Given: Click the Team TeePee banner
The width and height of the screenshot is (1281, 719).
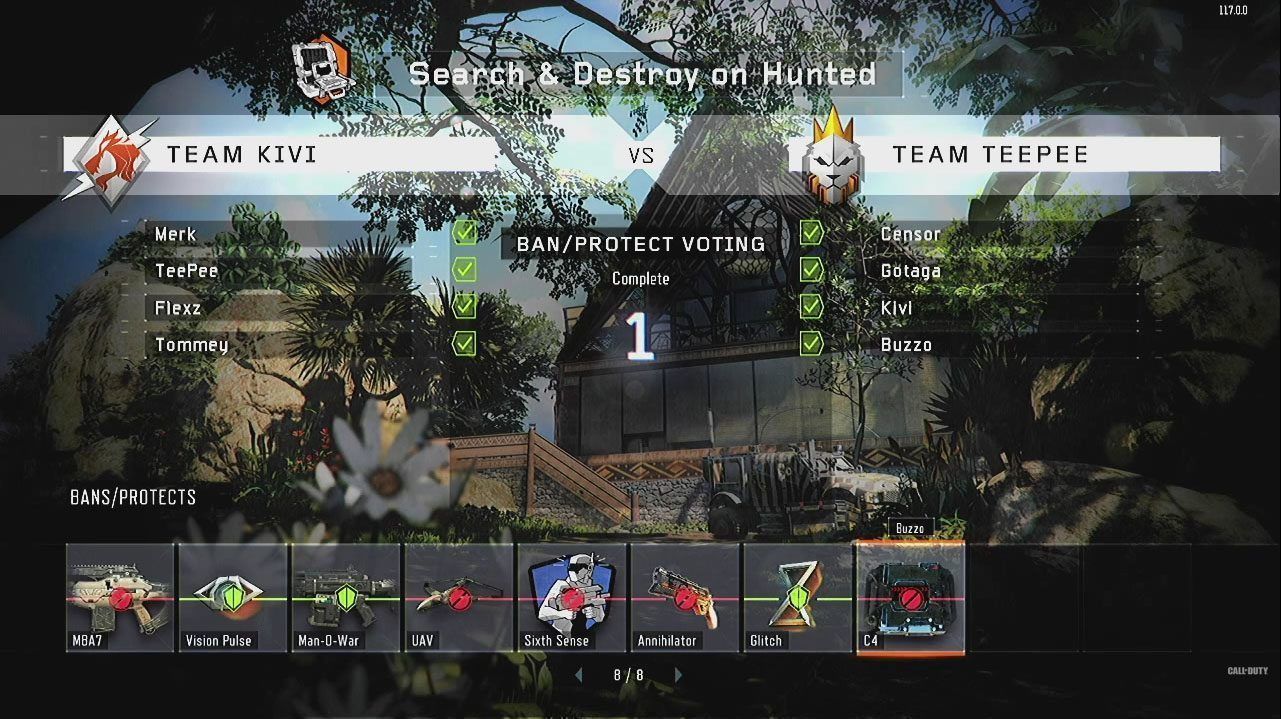Looking at the screenshot, I should click(1010, 154).
